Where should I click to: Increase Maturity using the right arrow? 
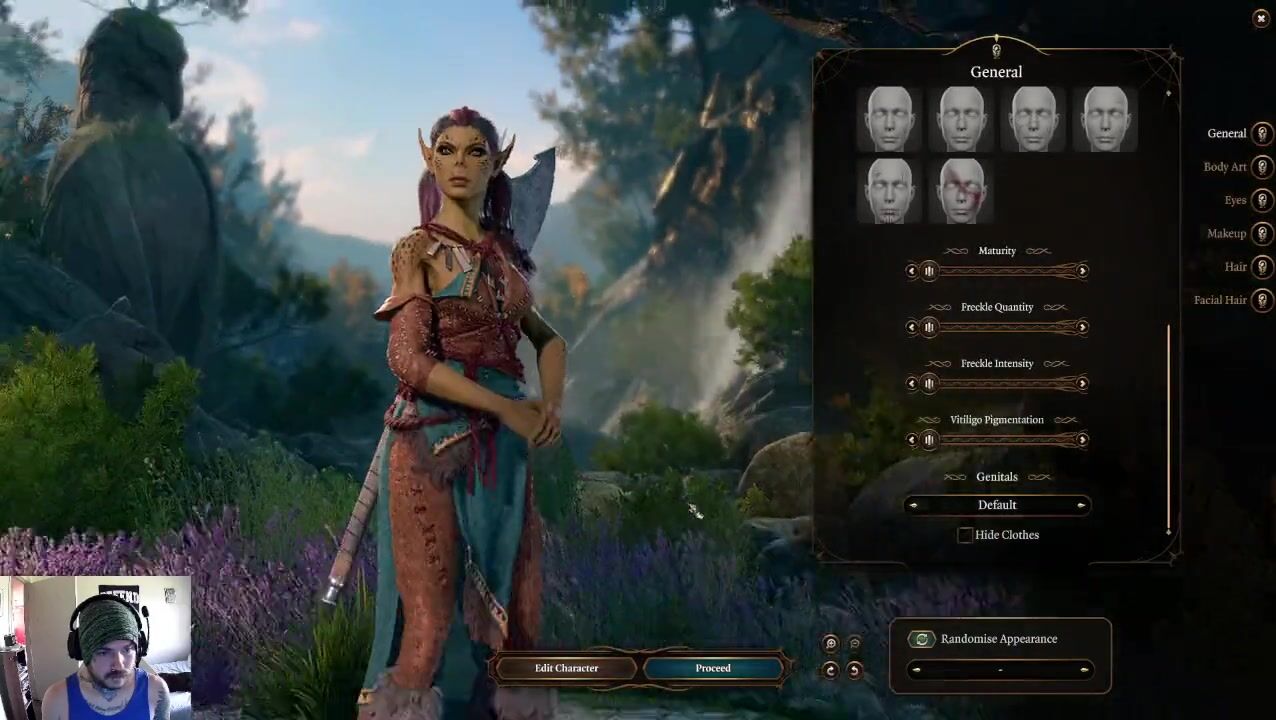tap(1082, 271)
